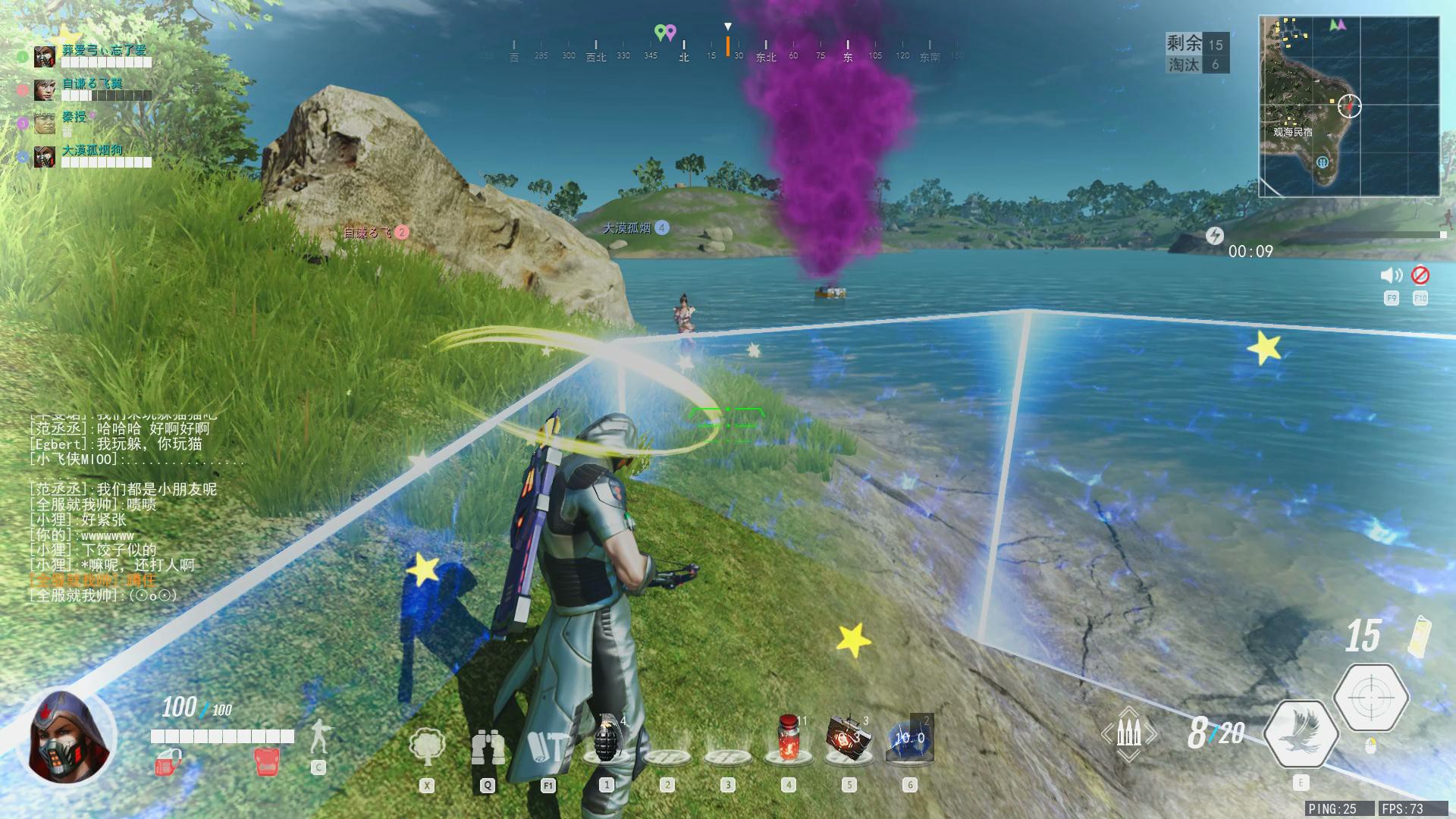
Task: Toggle the speaker sound icon
Action: (x=1391, y=276)
